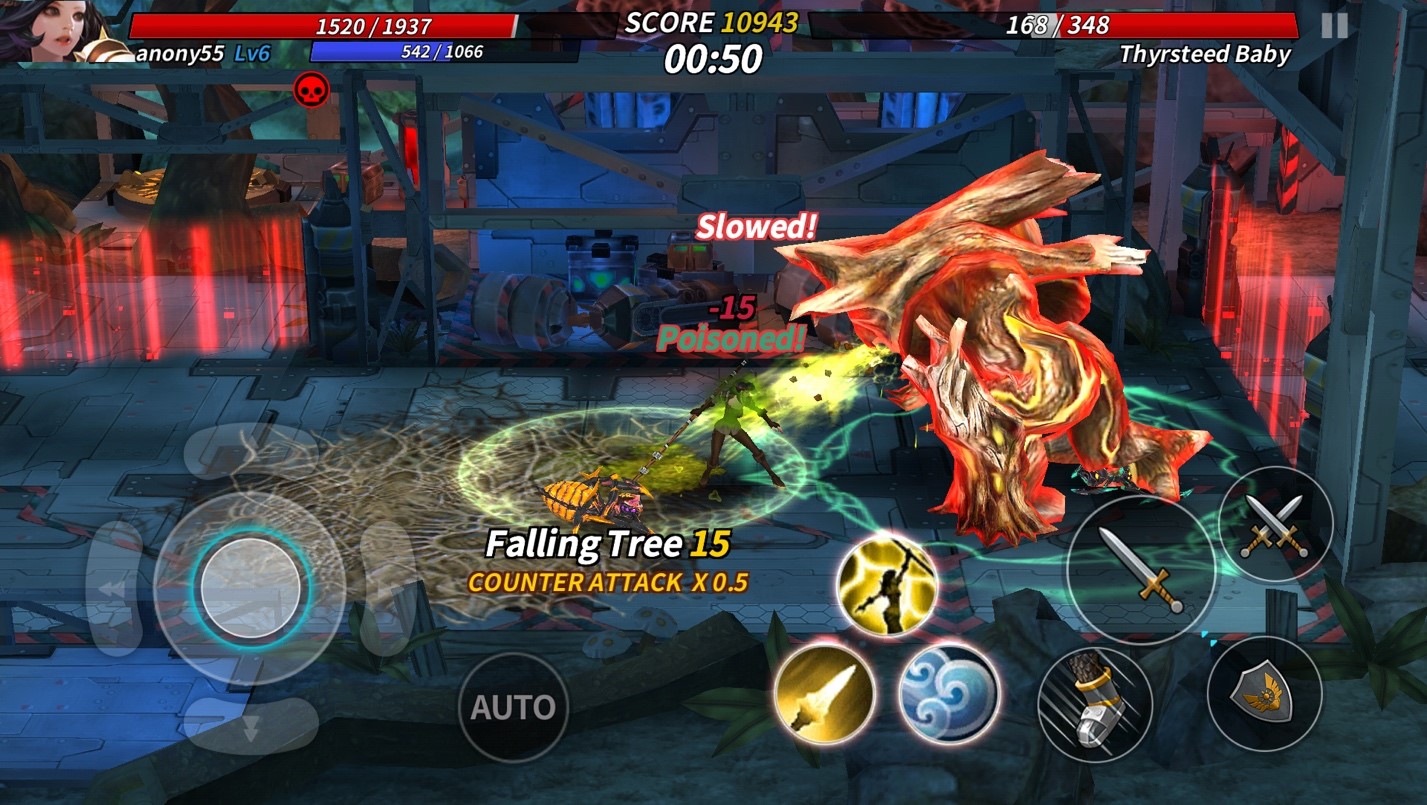This screenshot has height=805, width=1427.
Task: Activate the golden shield guard button
Action: coord(1264,693)
